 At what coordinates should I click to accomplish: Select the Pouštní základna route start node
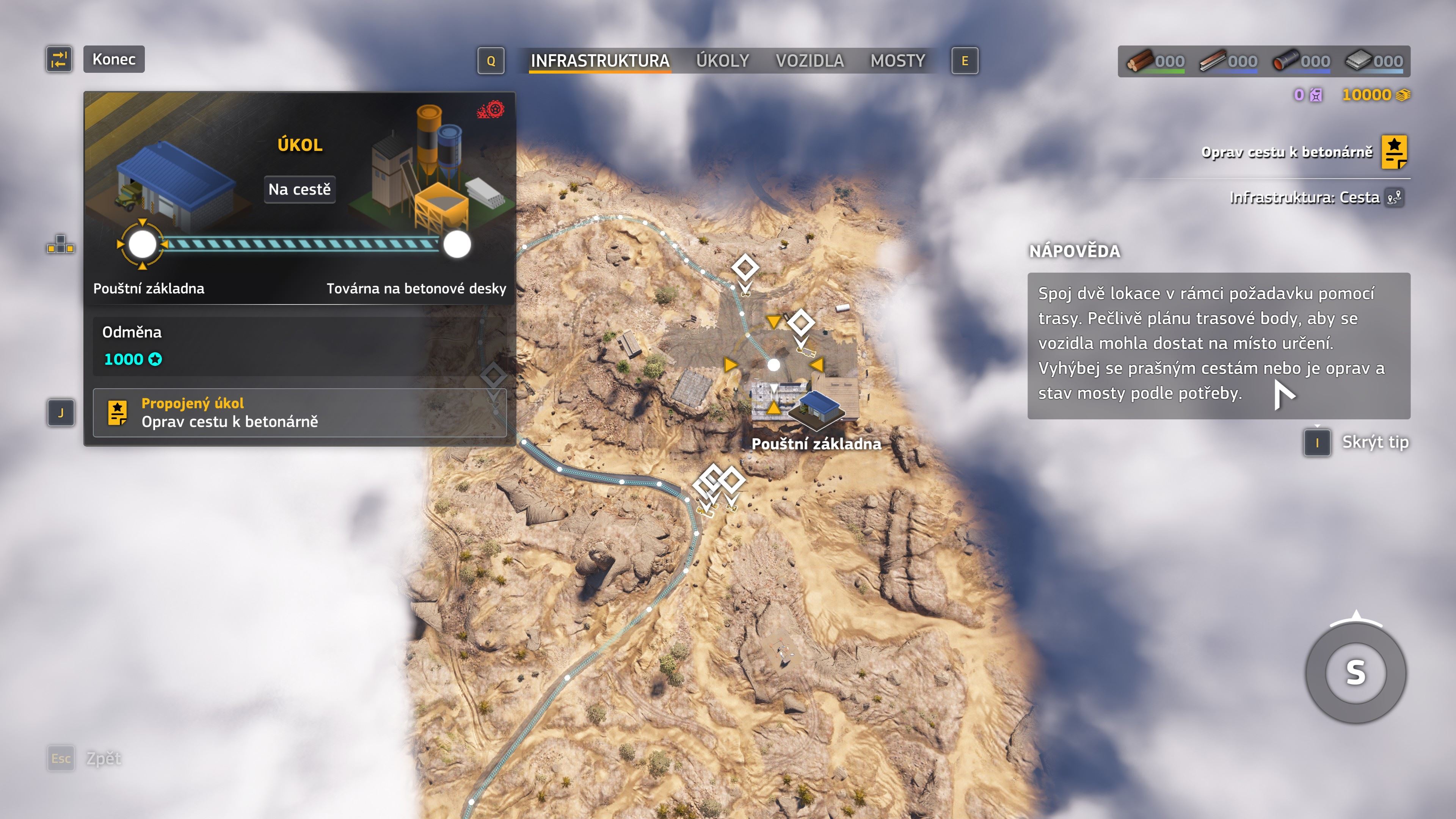(143, 244)
